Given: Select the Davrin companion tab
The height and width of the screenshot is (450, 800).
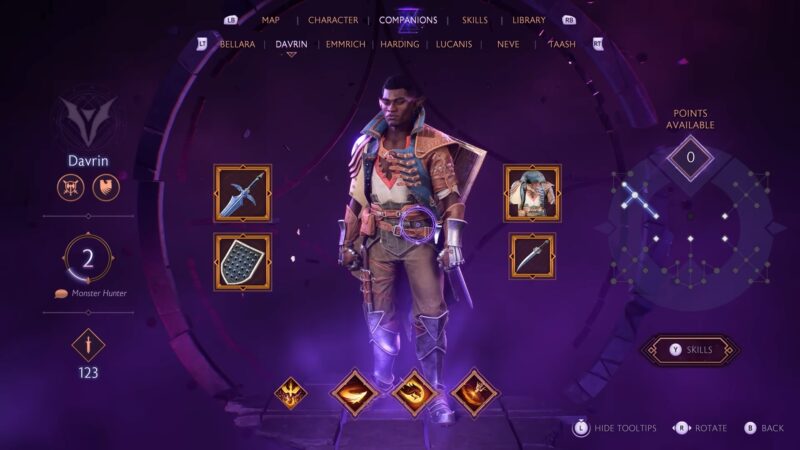Looking at the screenshot, I should point(291,44).
